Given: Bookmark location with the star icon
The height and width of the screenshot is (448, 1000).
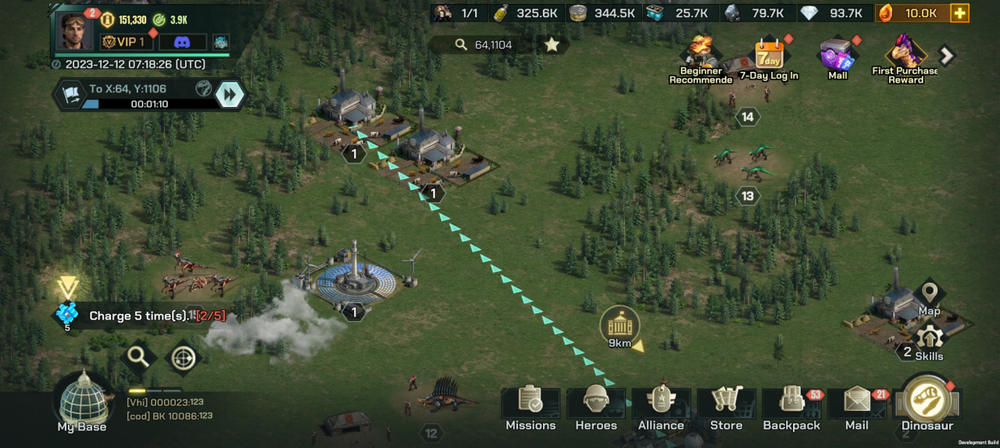Looking at the screenshot, I should tap(551, 45).
